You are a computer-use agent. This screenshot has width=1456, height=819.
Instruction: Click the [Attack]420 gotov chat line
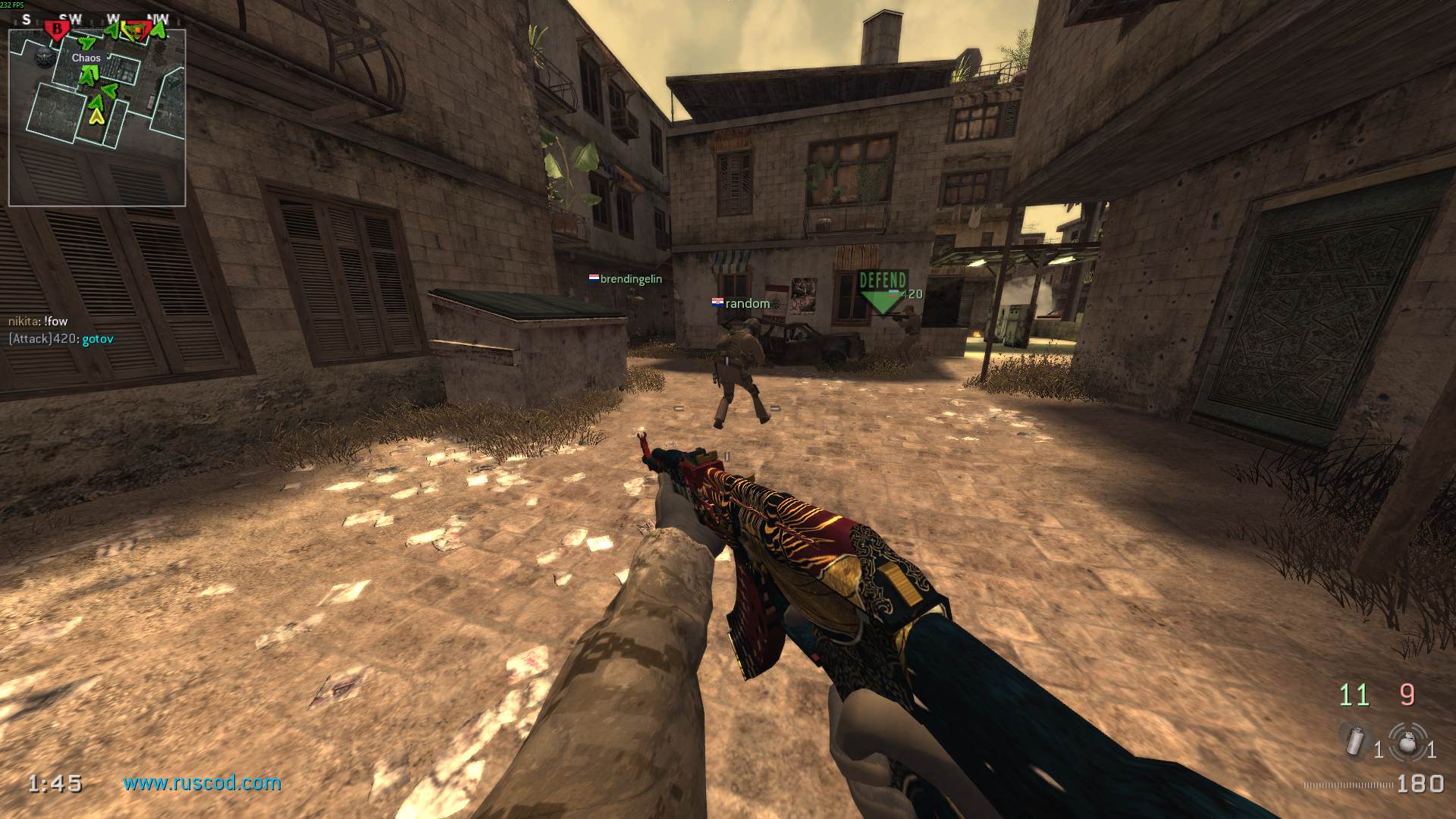tap(61, 339)
